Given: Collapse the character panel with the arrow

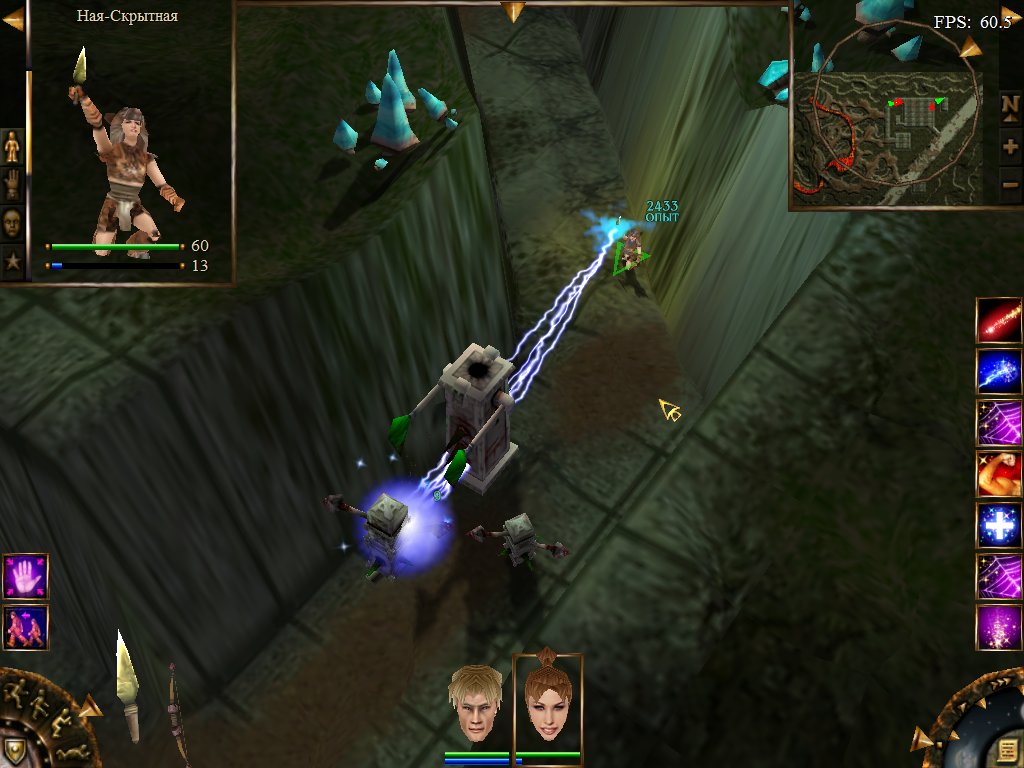Looking at the screenshot, I should 13,21.
